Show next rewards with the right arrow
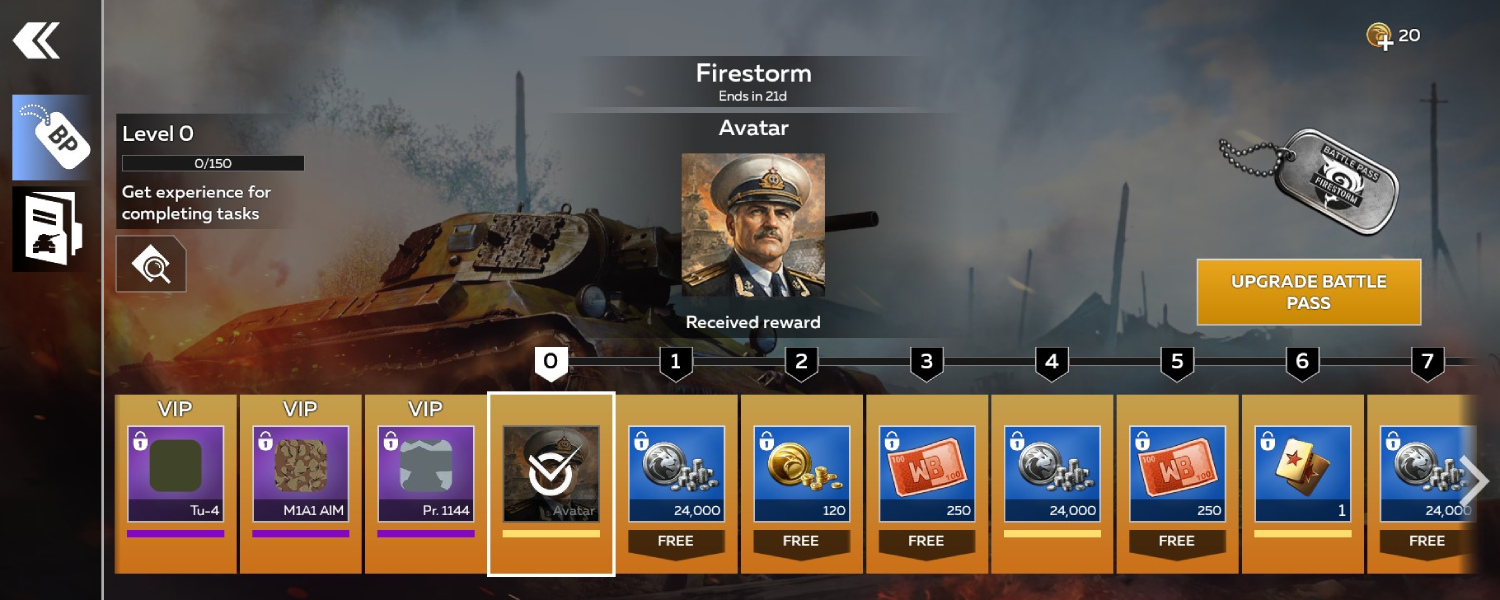The width and height of the screenshot is (1500, 600). 1473,482
